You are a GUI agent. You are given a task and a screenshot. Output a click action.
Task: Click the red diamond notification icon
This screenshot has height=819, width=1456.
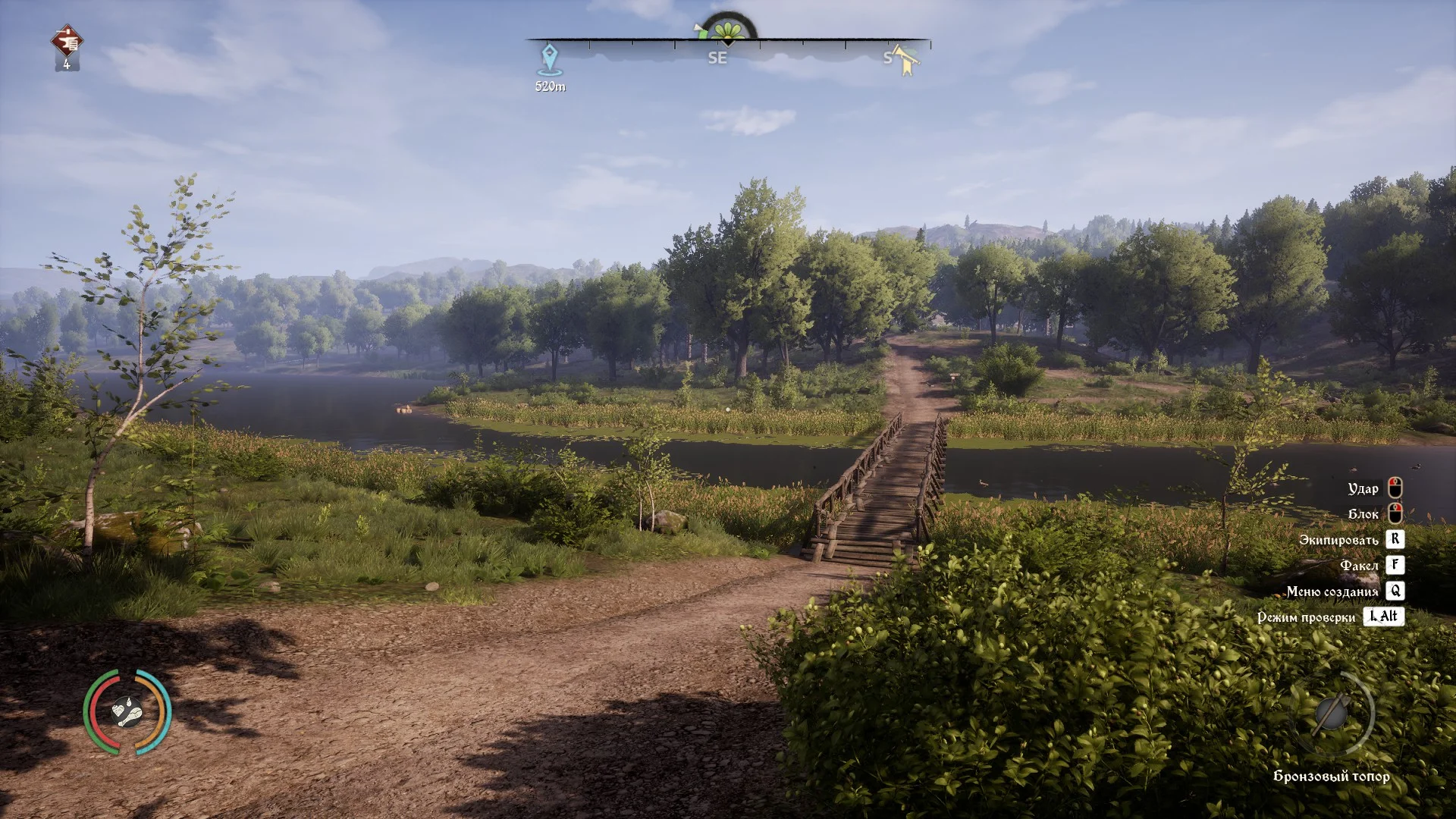pos(67,42)
